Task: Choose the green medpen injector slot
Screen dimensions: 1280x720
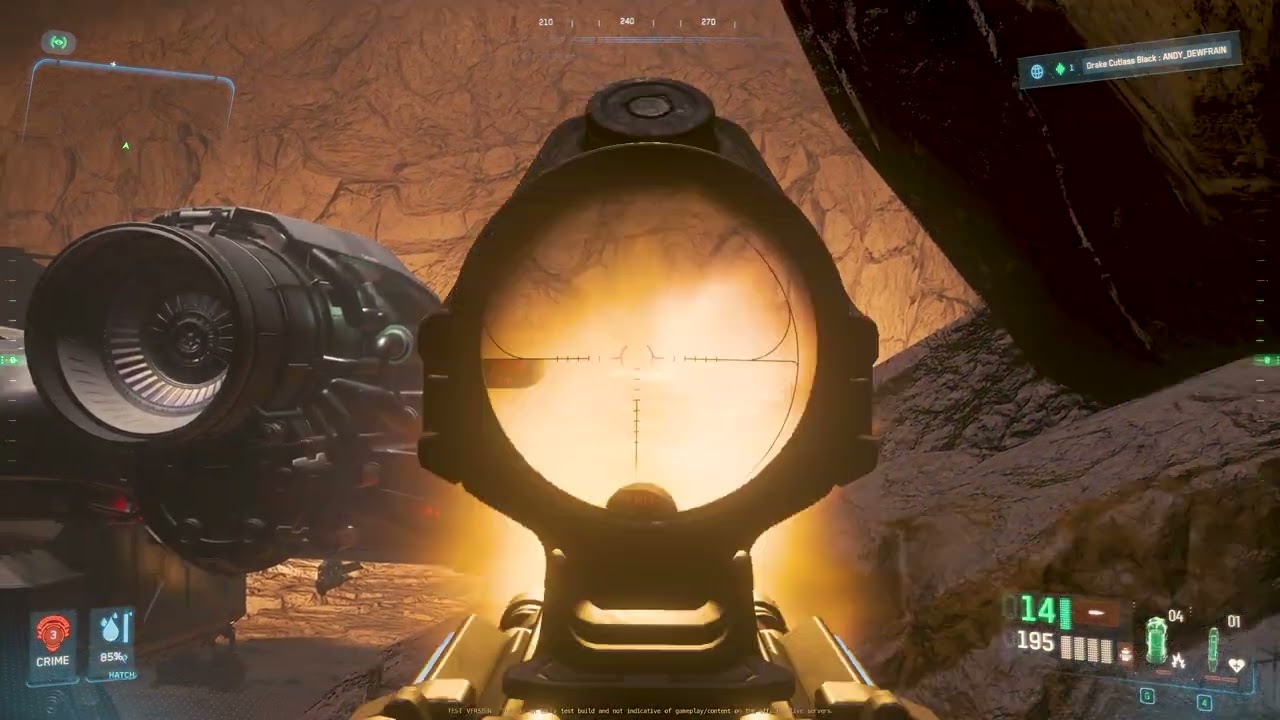Action: click(x=1213, y=646)
